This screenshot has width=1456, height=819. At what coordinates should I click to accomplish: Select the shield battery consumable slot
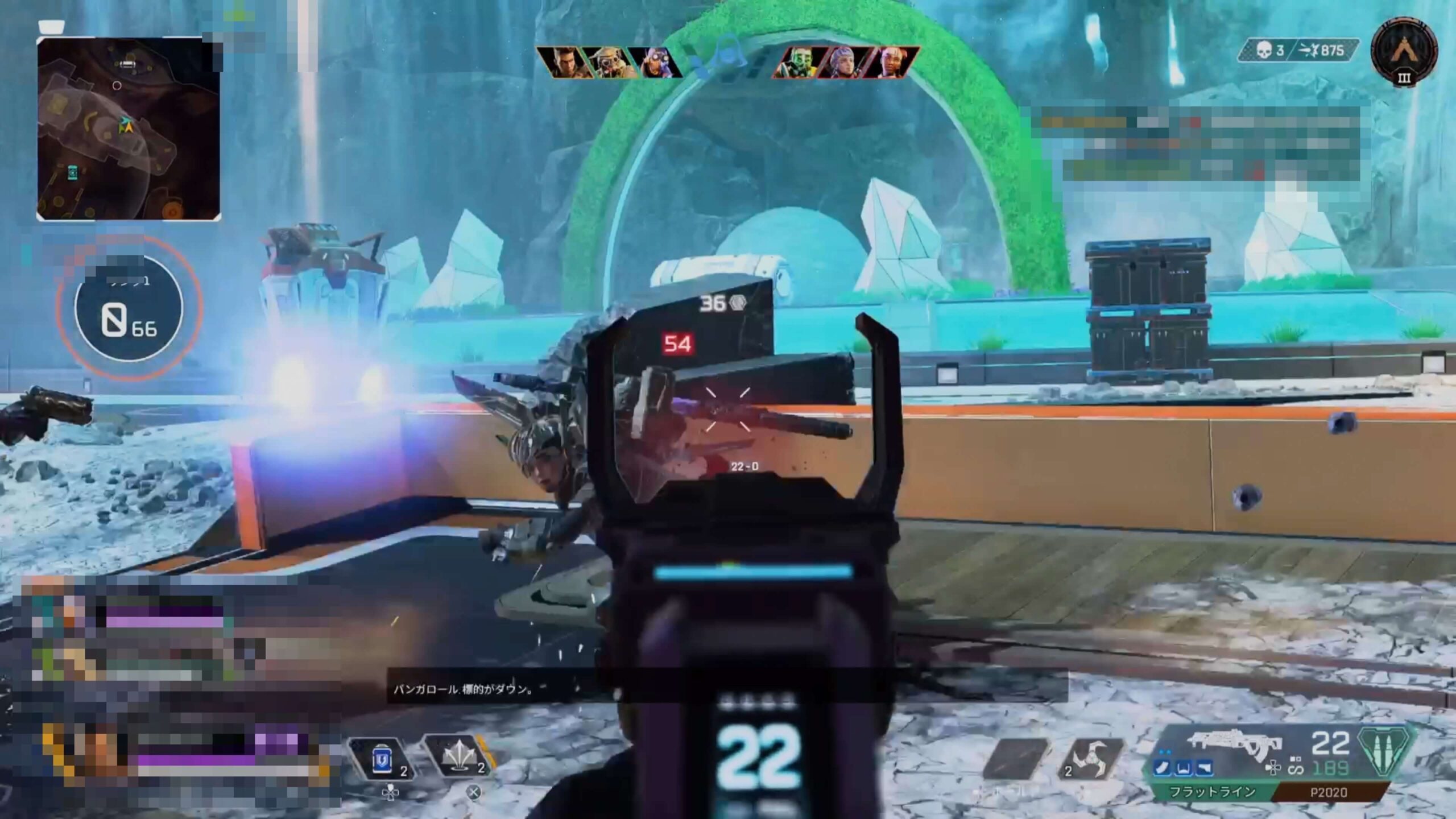click(x=383, y=759)
